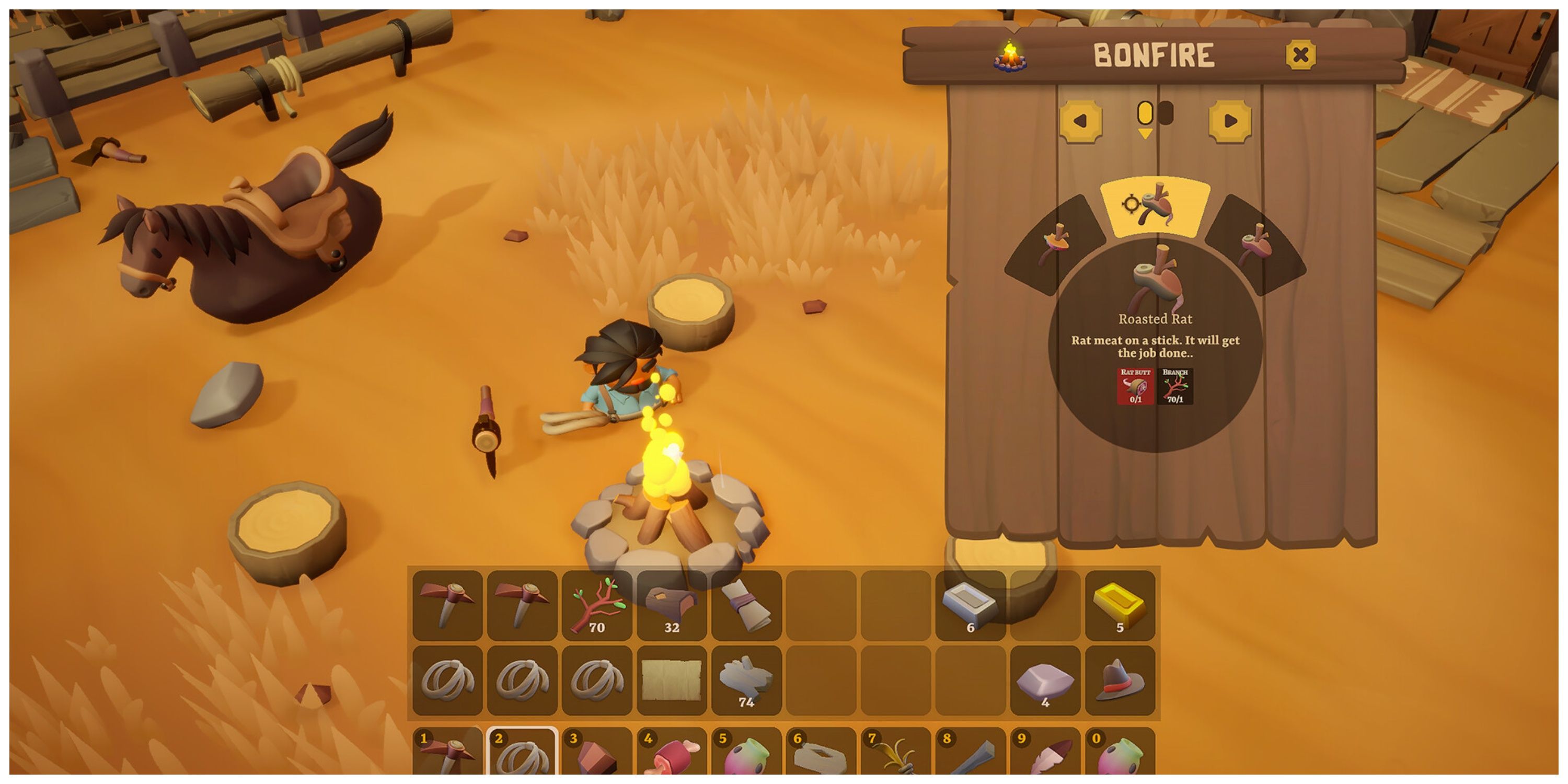Select the wood log stack of 32
Viewport: 1568px width, 784px height.
coord(672,605)
